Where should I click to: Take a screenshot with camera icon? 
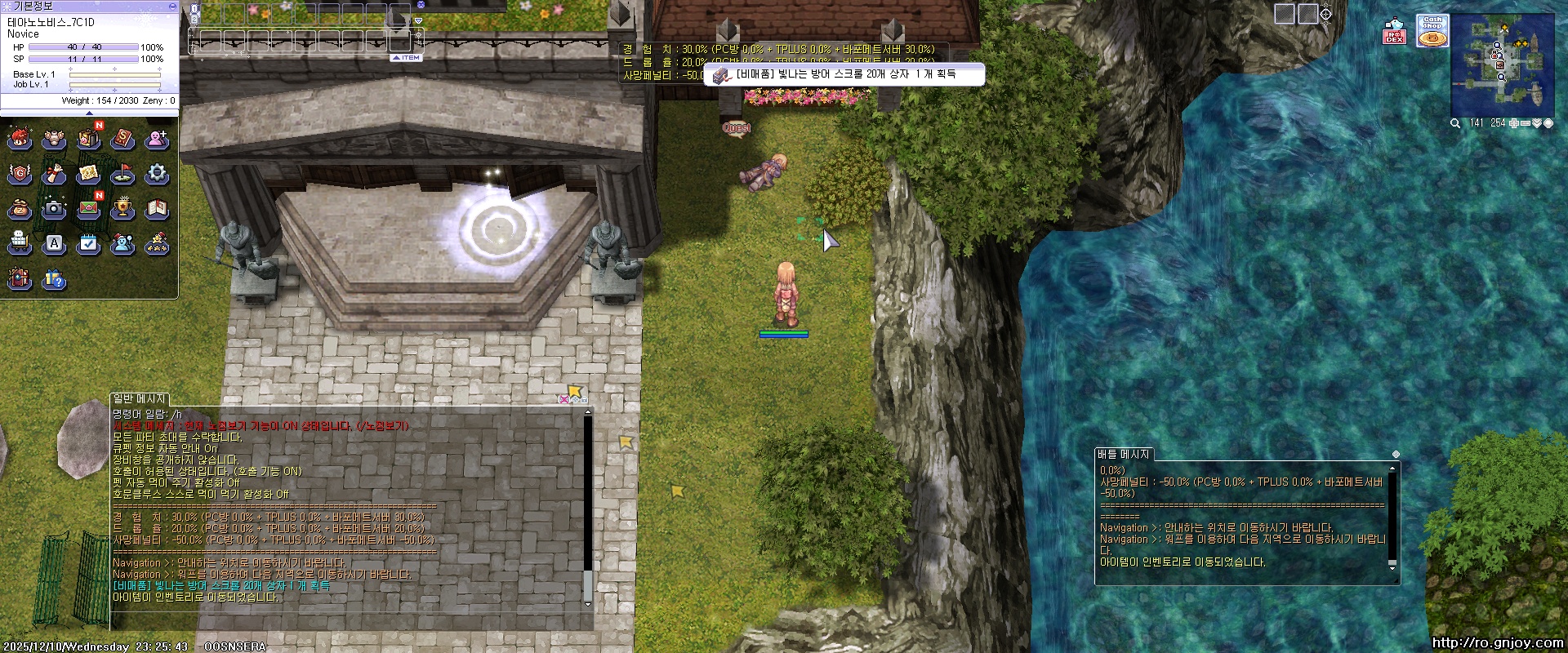[x=54, y=209]
